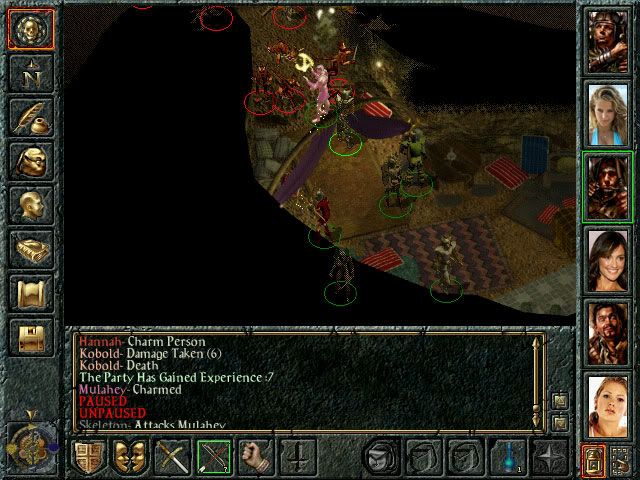Open the options menu via the chest icon

(x=29, y=337)
